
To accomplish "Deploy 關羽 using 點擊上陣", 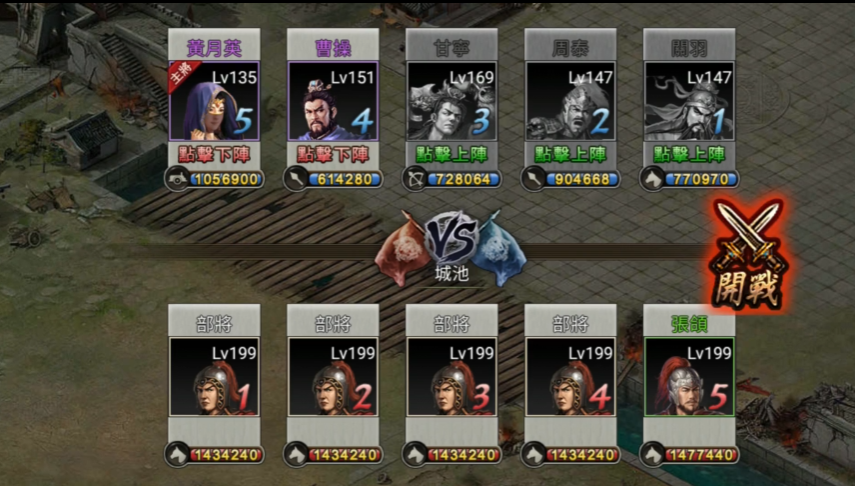I will [690, 154].
